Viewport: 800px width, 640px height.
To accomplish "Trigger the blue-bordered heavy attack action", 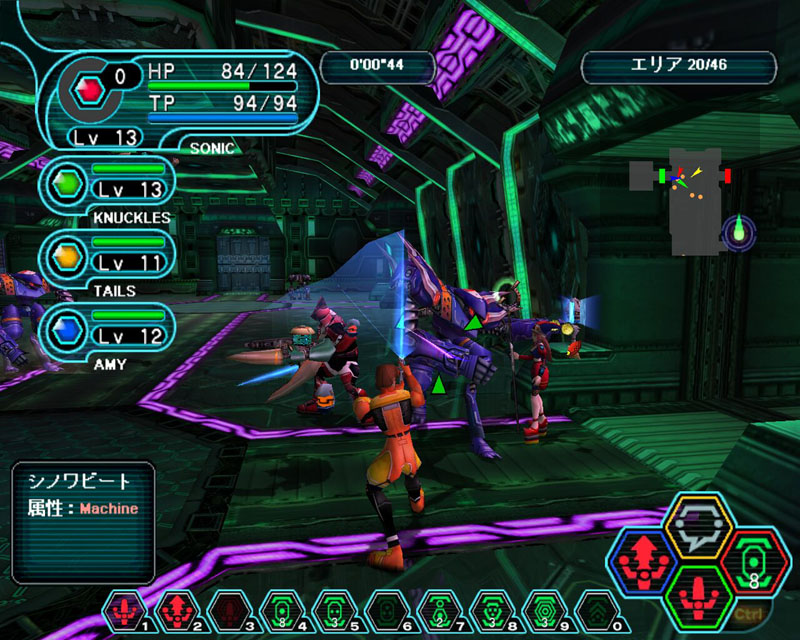I will tap(641, 562).
